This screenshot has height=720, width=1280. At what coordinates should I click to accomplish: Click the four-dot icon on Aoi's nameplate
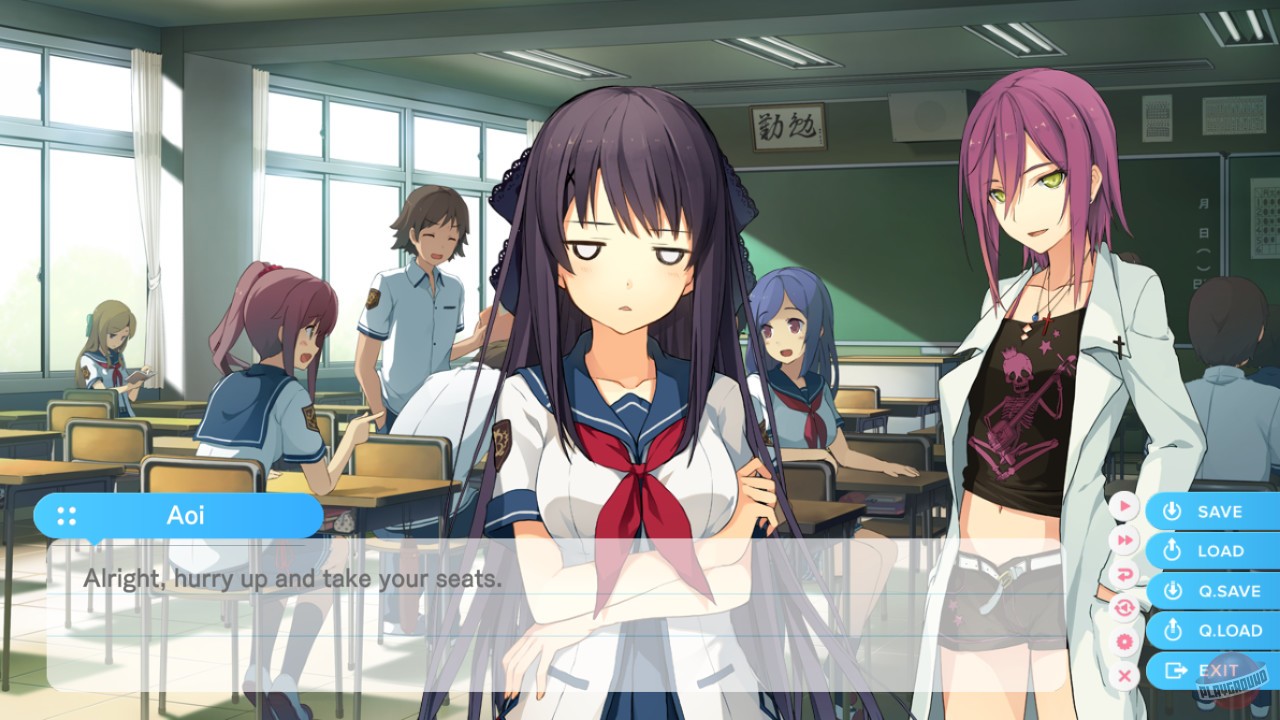[66, 515]
